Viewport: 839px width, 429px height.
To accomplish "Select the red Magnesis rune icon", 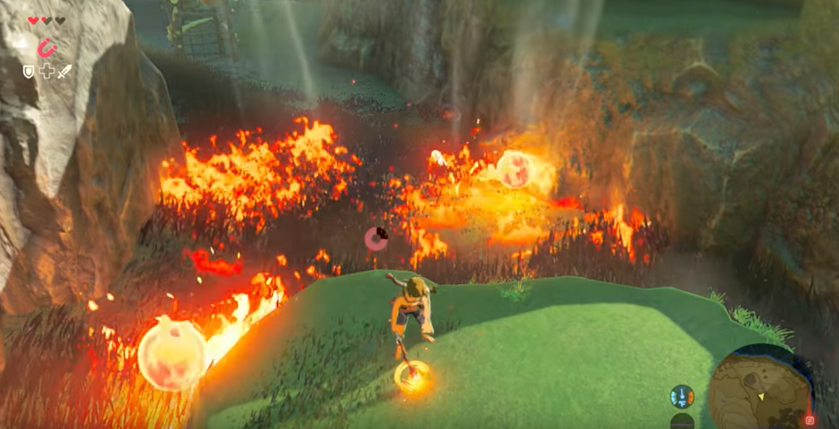I will point(46,48).
